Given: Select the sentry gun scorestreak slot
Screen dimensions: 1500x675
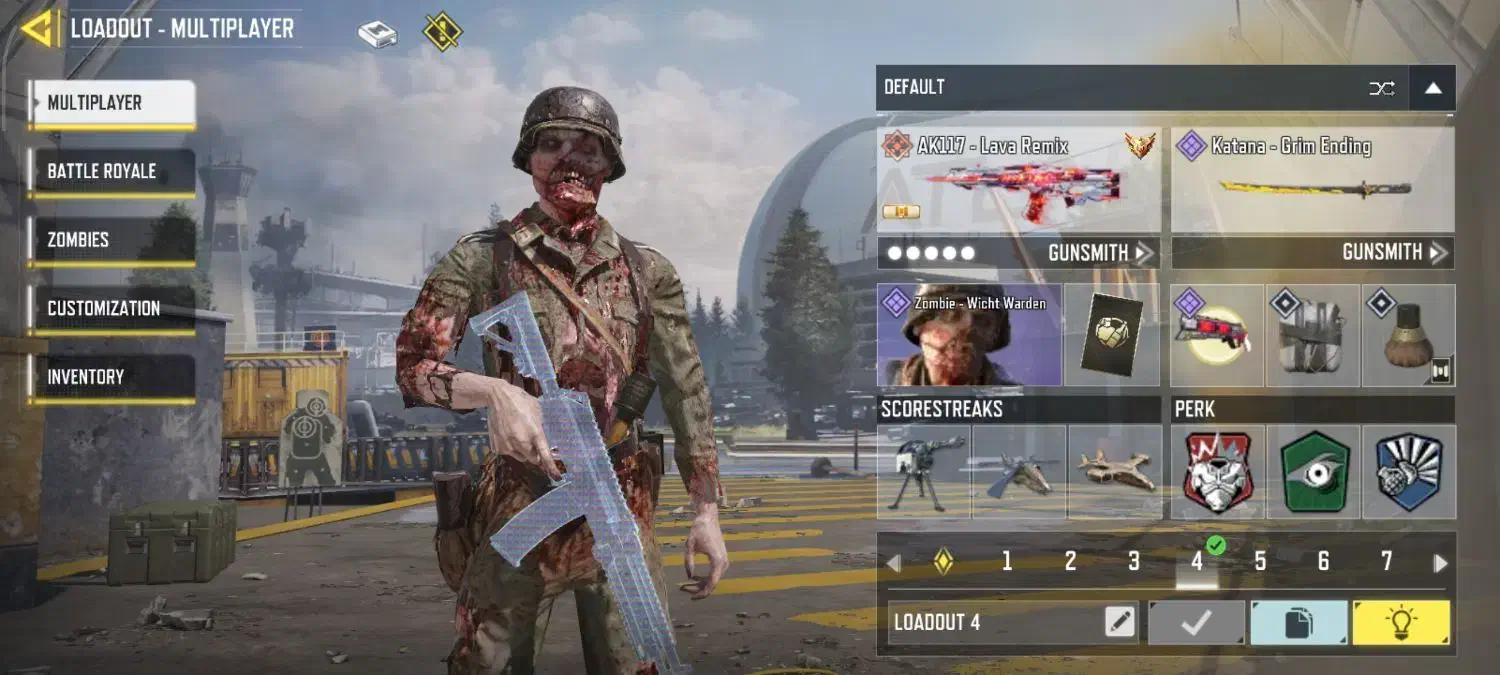Looking at the screenshot, I should [x=923, y=471].
